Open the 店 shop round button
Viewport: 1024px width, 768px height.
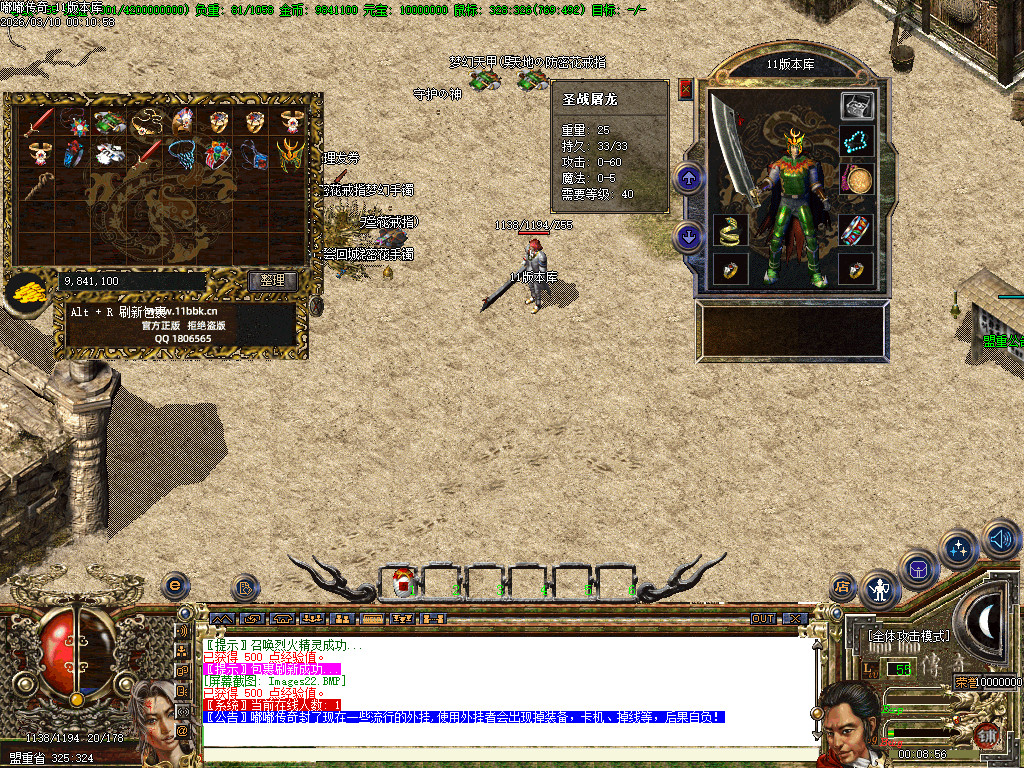coord(843,587)
